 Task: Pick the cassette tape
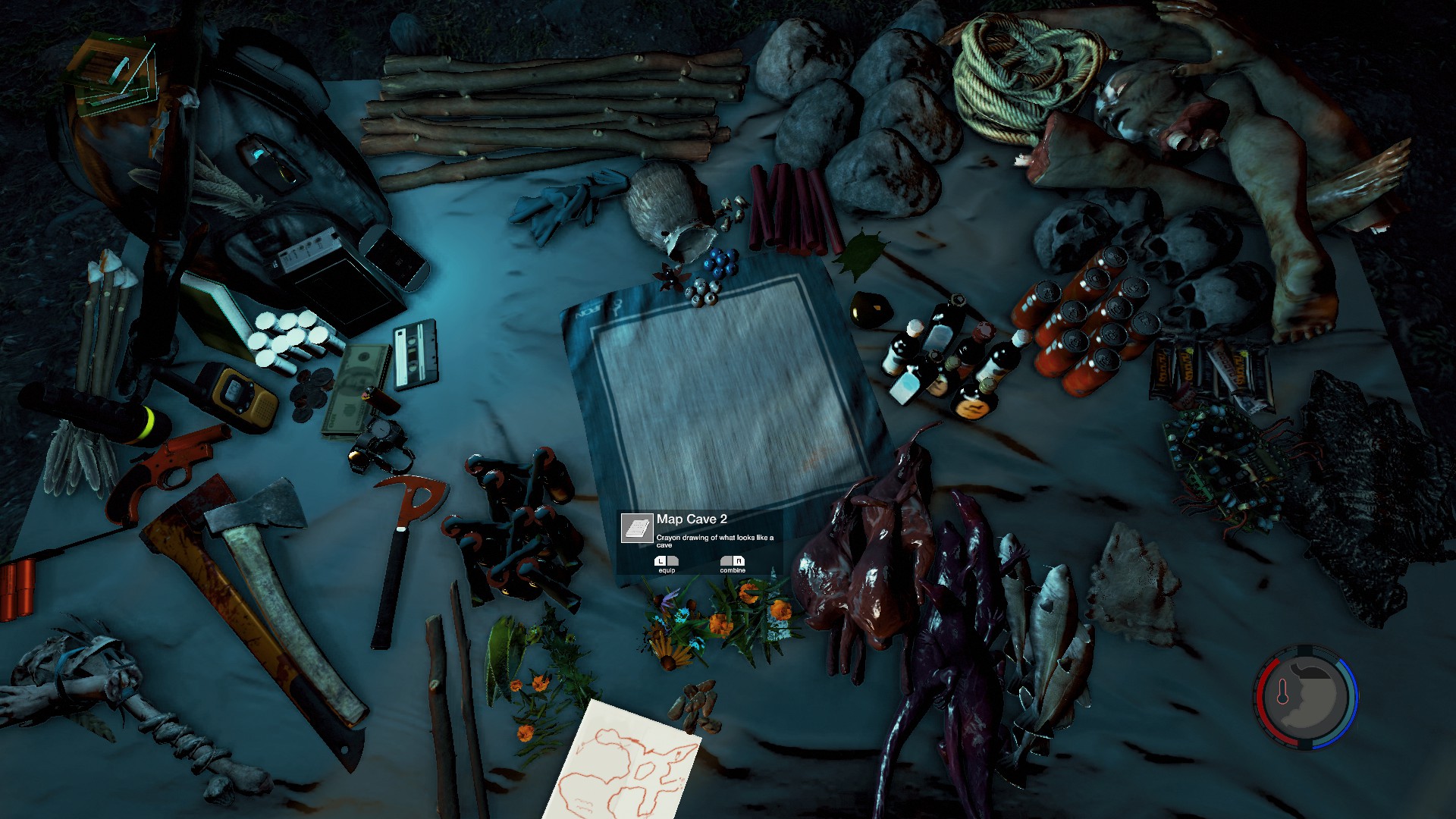point(416,353)
